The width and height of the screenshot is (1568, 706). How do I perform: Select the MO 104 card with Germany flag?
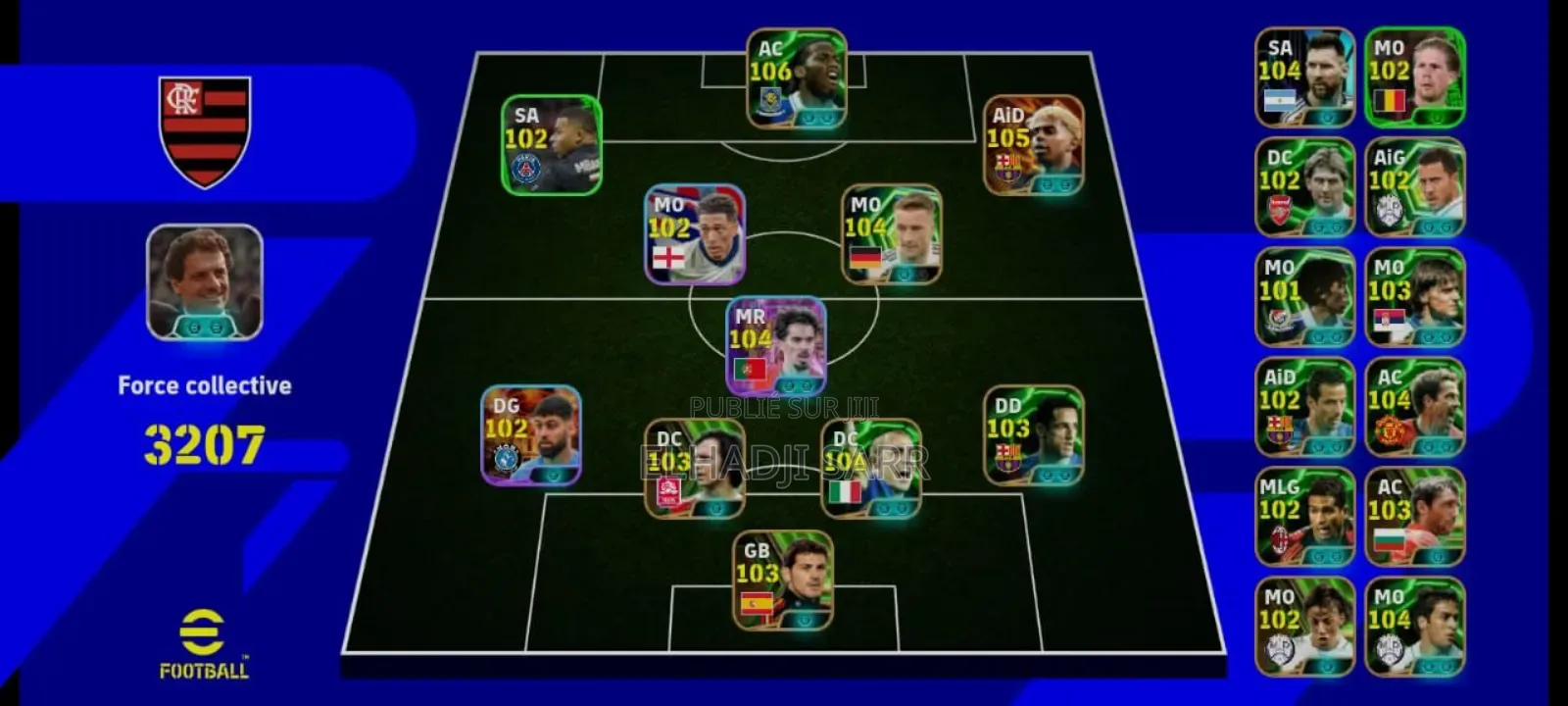point(891,234)
